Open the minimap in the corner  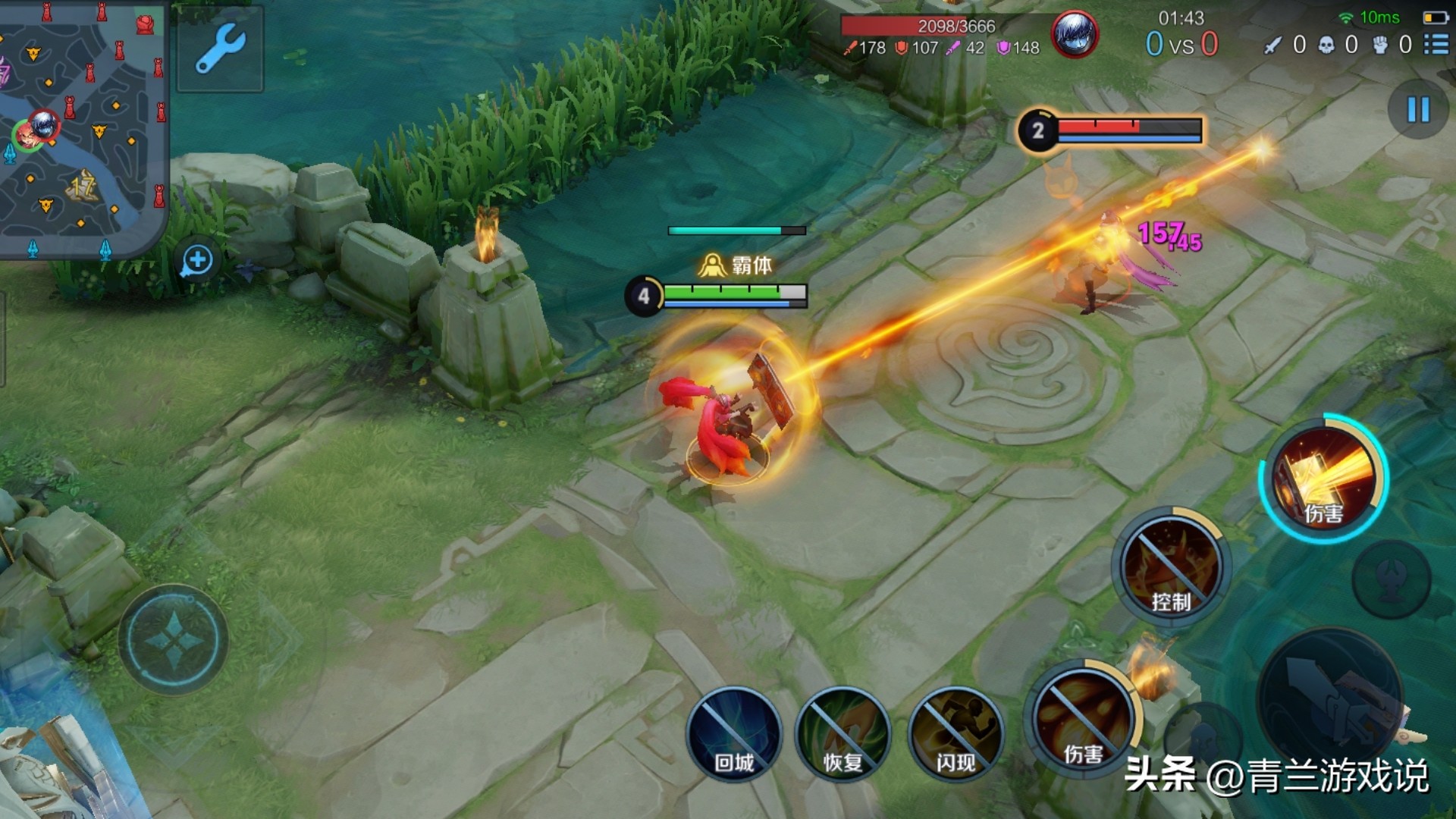(x=82, y=127)
